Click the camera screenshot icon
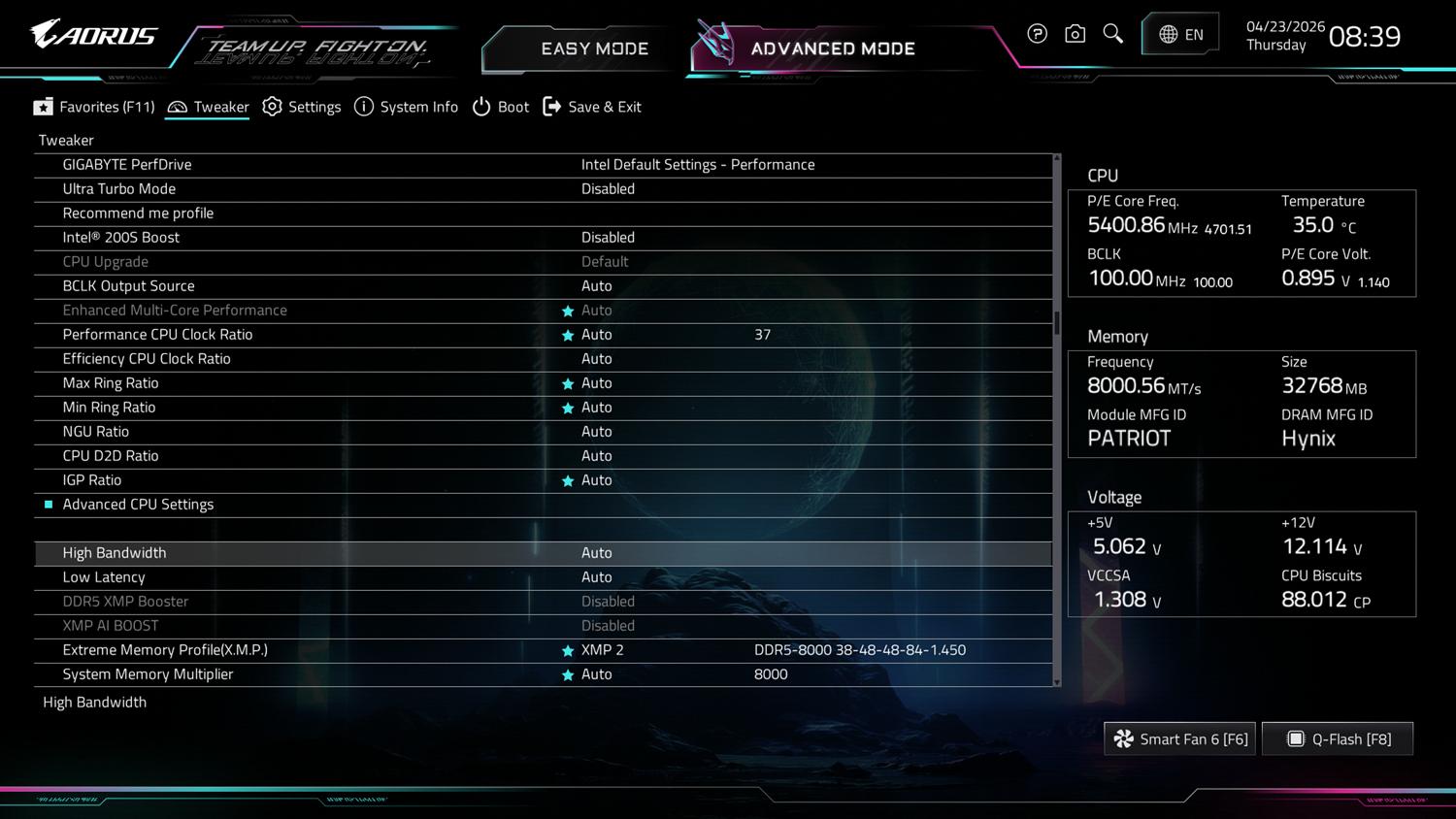The height and width of the screenshot is (819, 1456). (x=1075, y=35)
